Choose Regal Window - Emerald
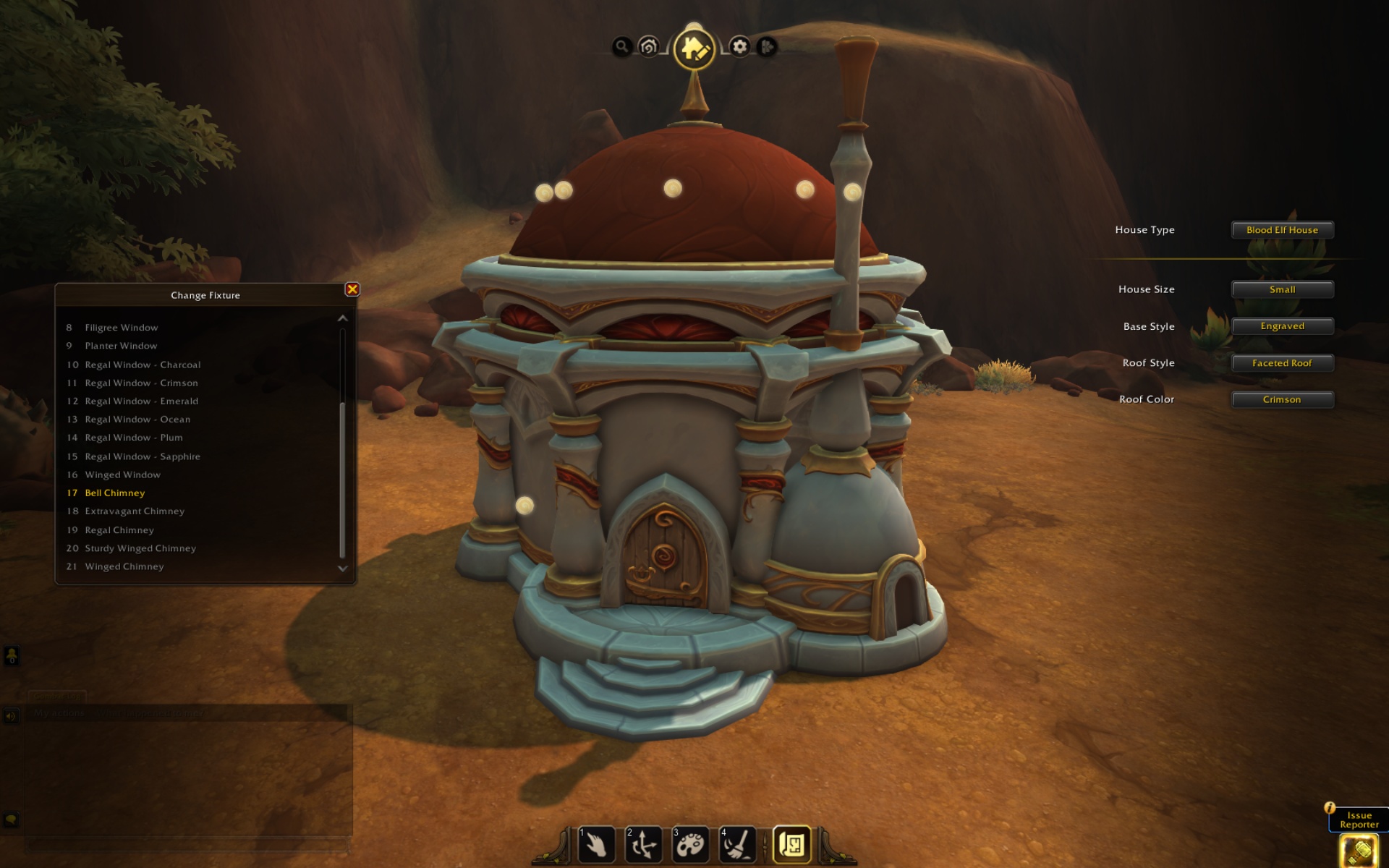Viewport: 1389px width, 868px height. tap(141, 401)
